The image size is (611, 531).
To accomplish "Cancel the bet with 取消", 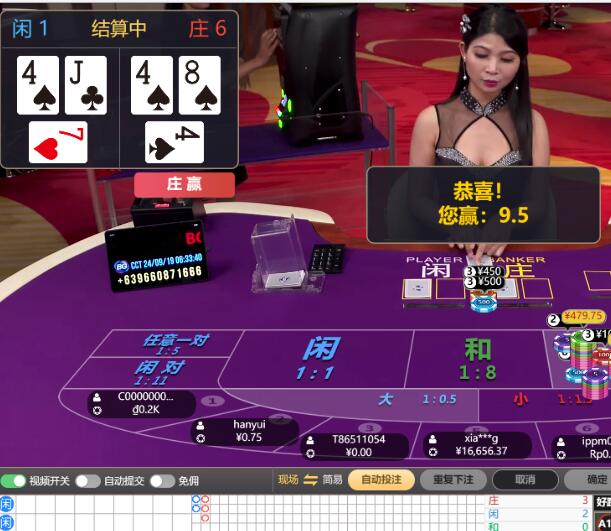I will click(524, 480).
